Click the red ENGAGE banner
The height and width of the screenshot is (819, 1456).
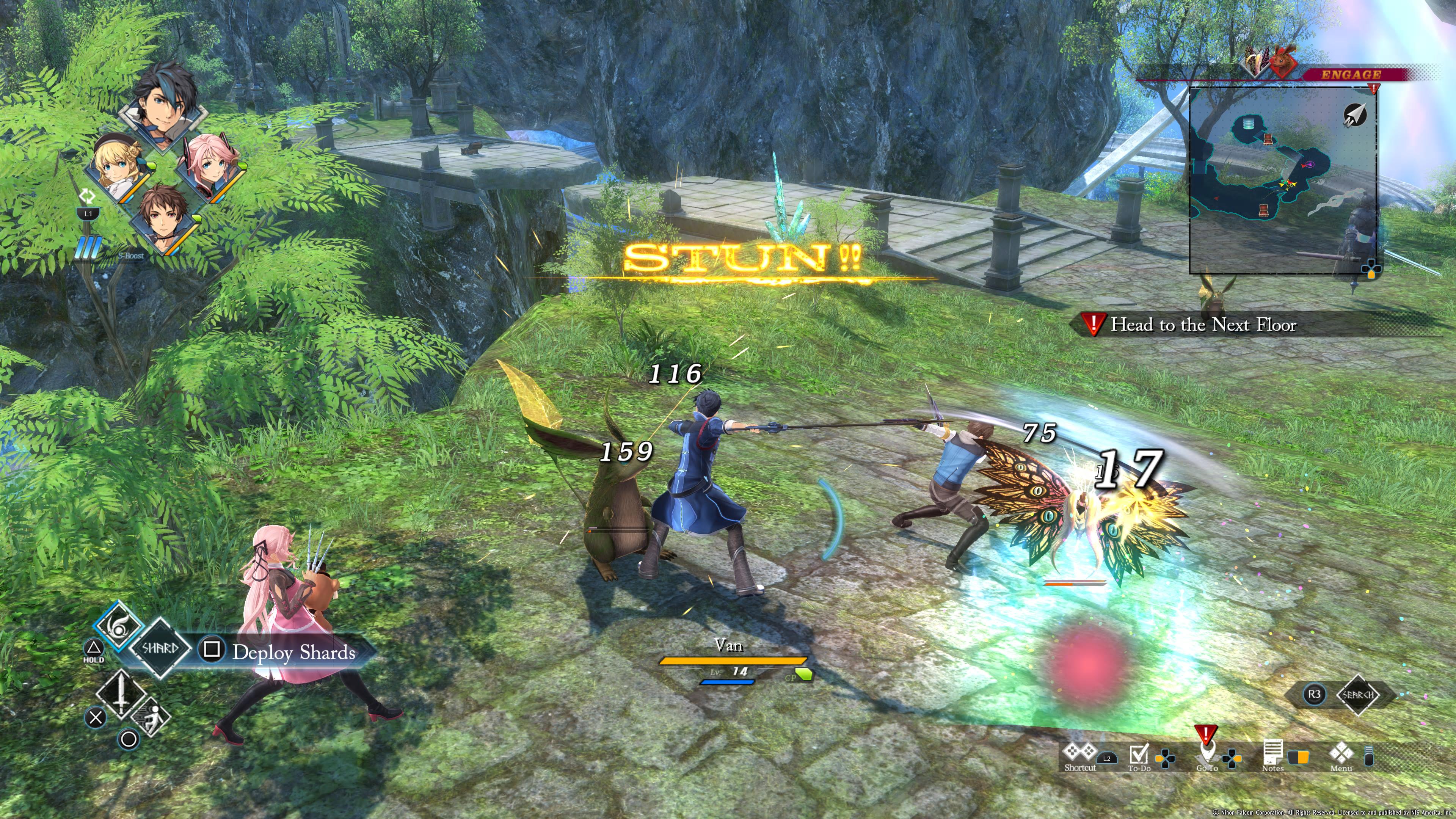click(x=1350, y=75)
